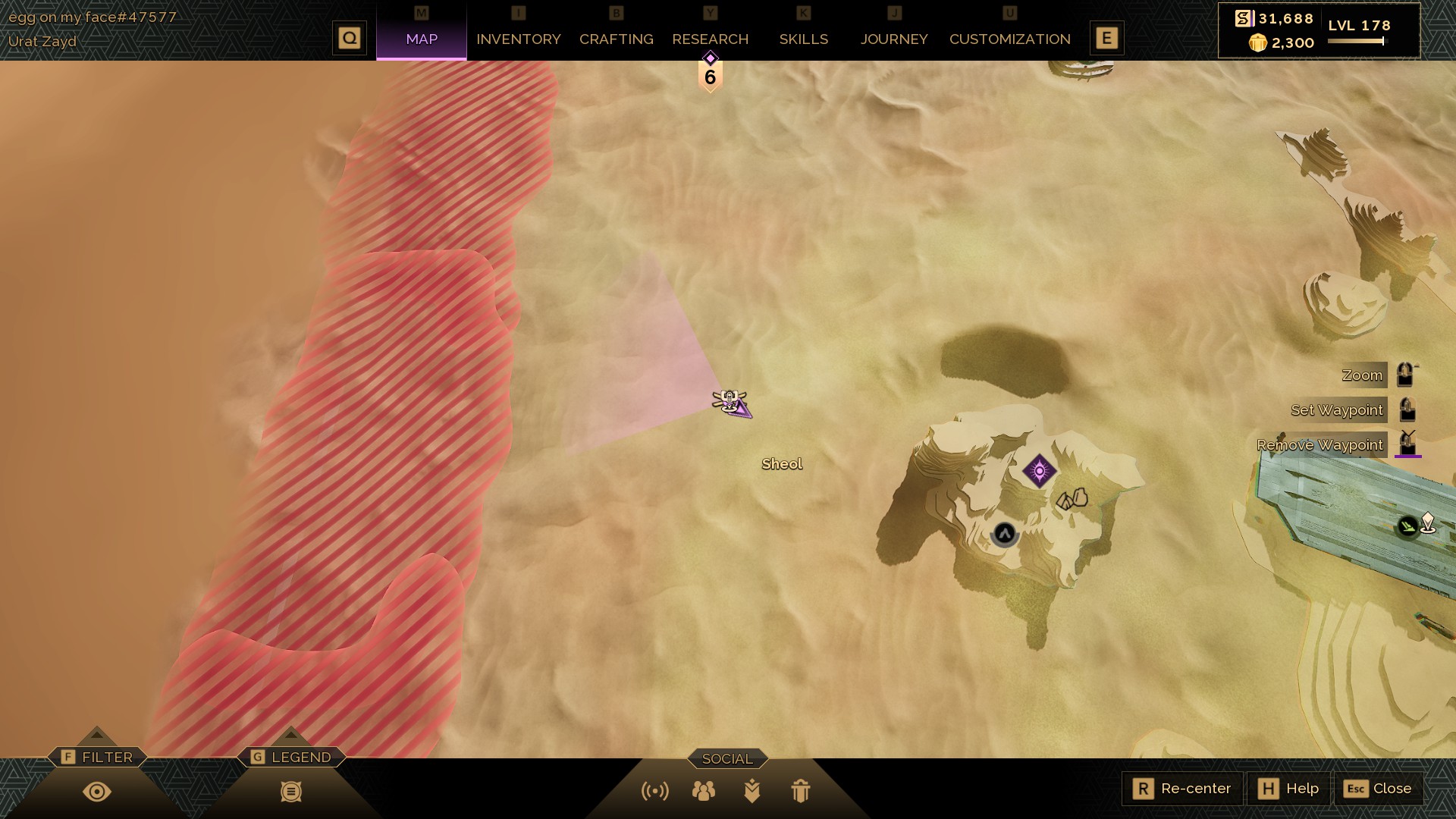
Task: Switch to the Customization tab
Action: click(1009, 39)
